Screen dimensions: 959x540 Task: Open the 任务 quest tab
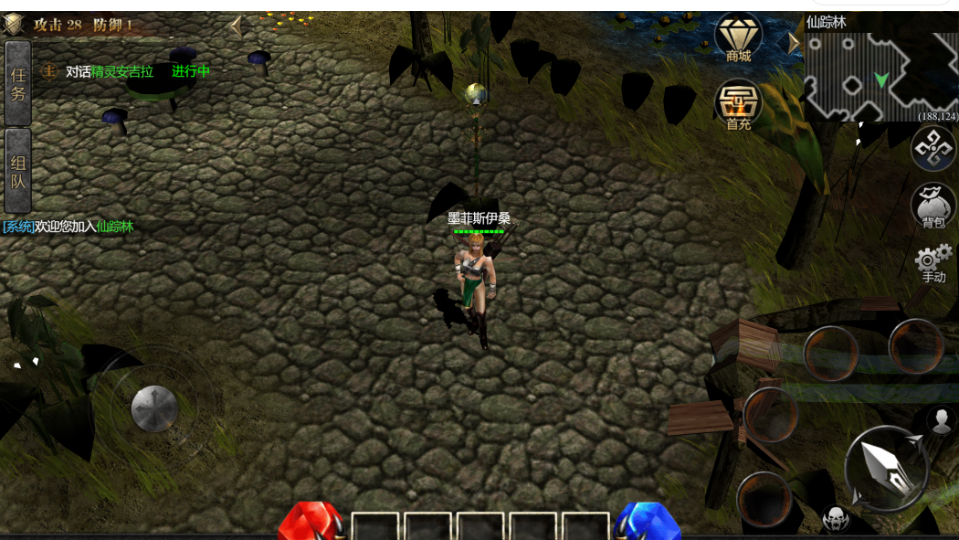18,83
